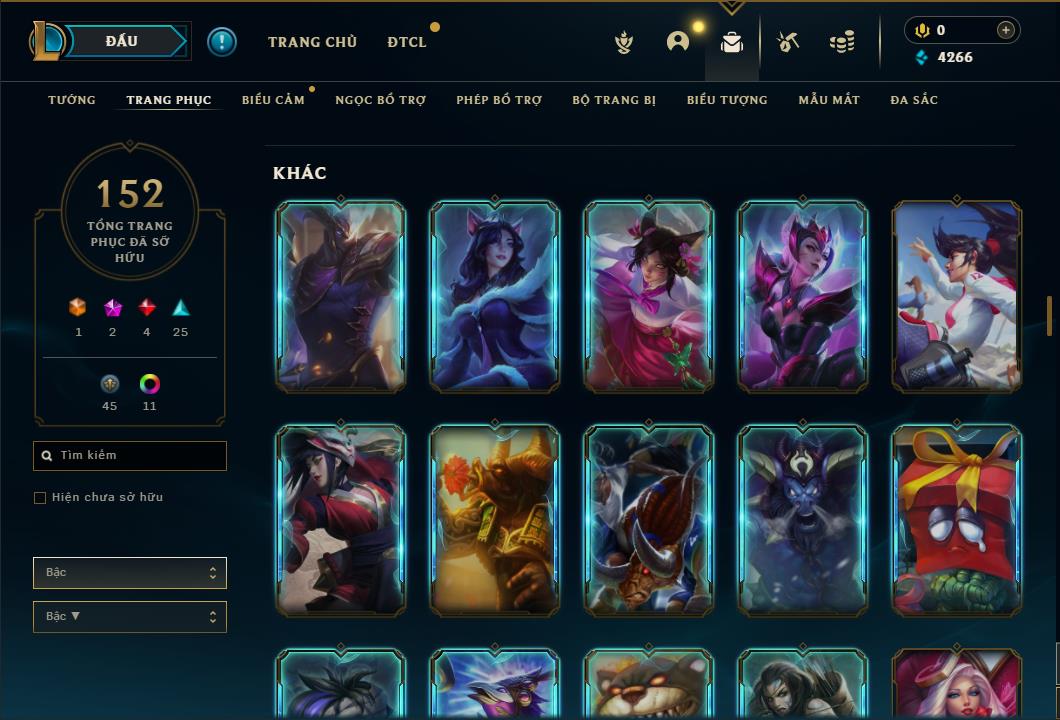Tick the Hiện chưa sở hữu checkbox
This screenshot has width=1060, height=720.
[x=40, y=498]
